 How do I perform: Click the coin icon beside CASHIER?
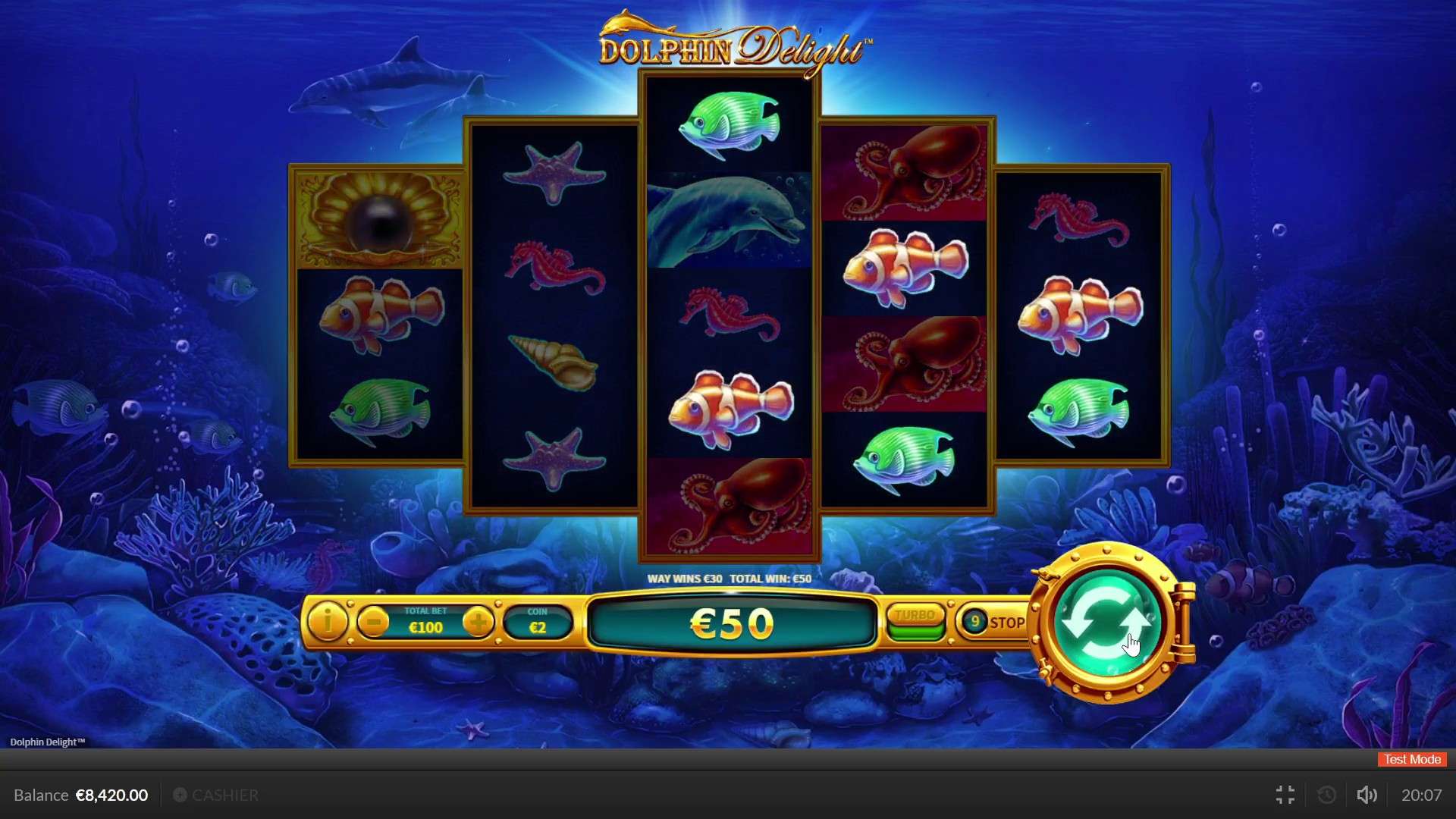point(180,795)
